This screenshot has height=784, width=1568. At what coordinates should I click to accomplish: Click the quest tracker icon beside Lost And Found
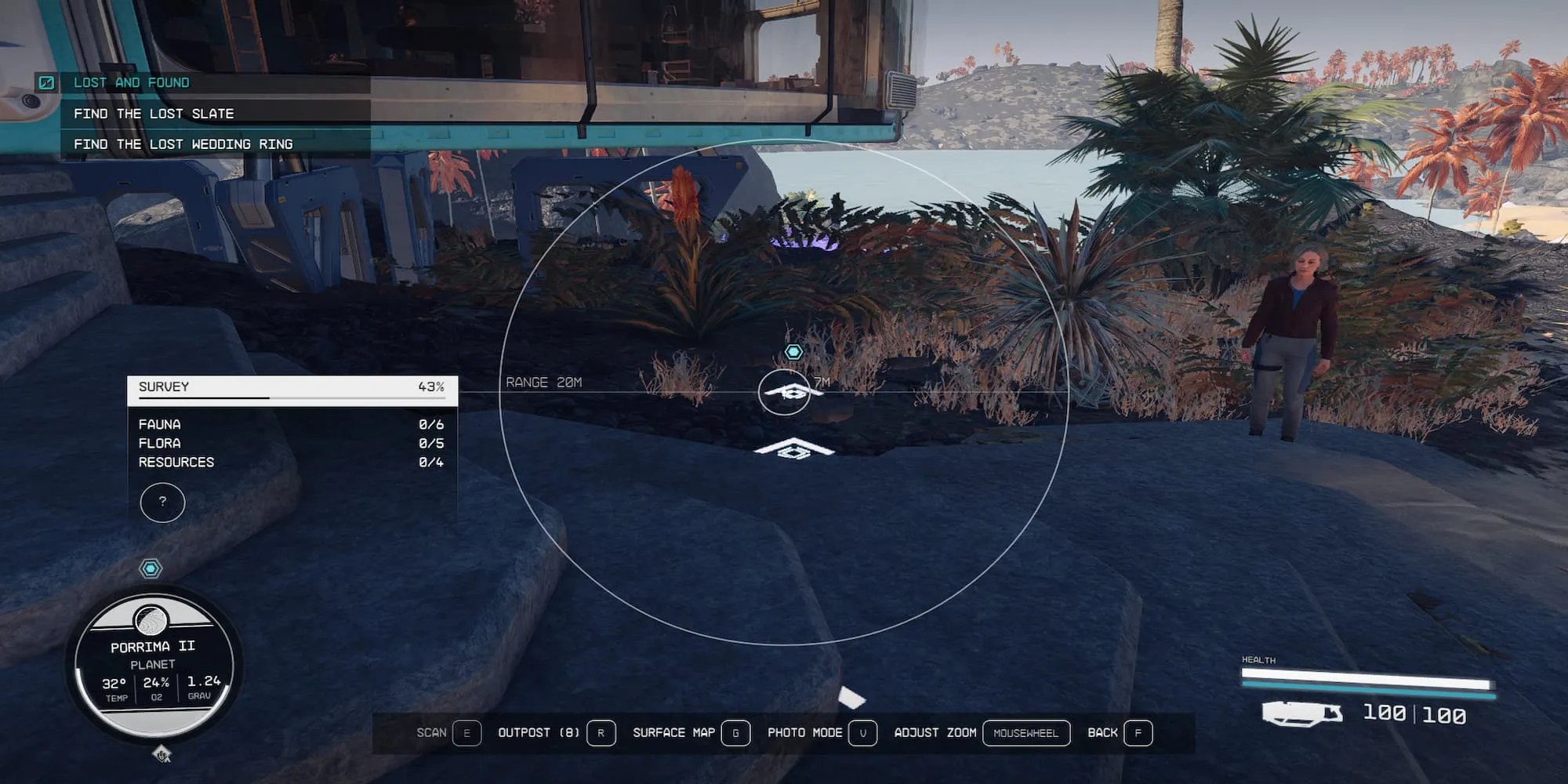tap(49, 82)
